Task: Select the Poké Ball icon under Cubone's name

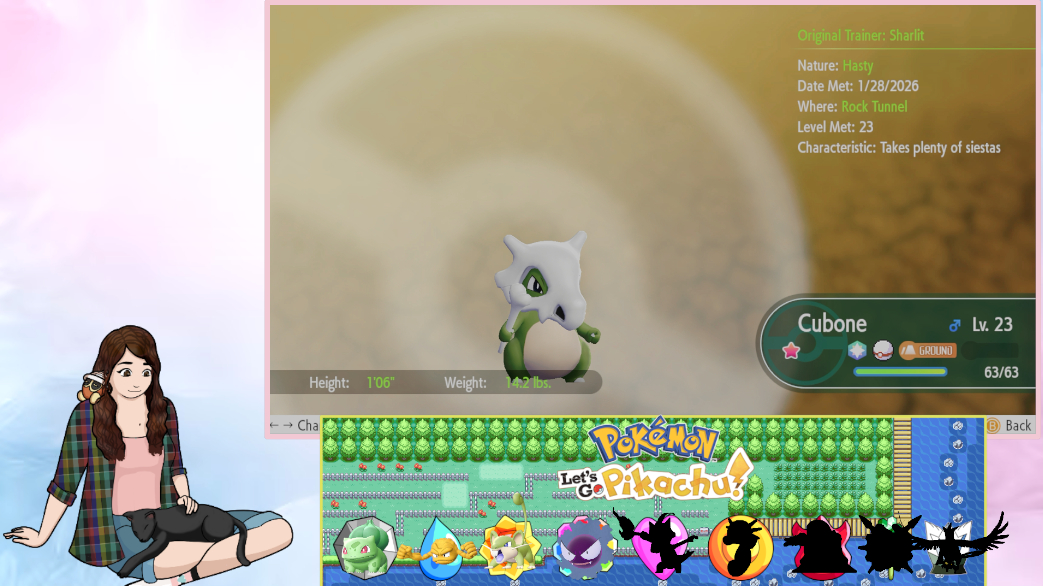Action: pyautogui.click(x=882, y=350)
